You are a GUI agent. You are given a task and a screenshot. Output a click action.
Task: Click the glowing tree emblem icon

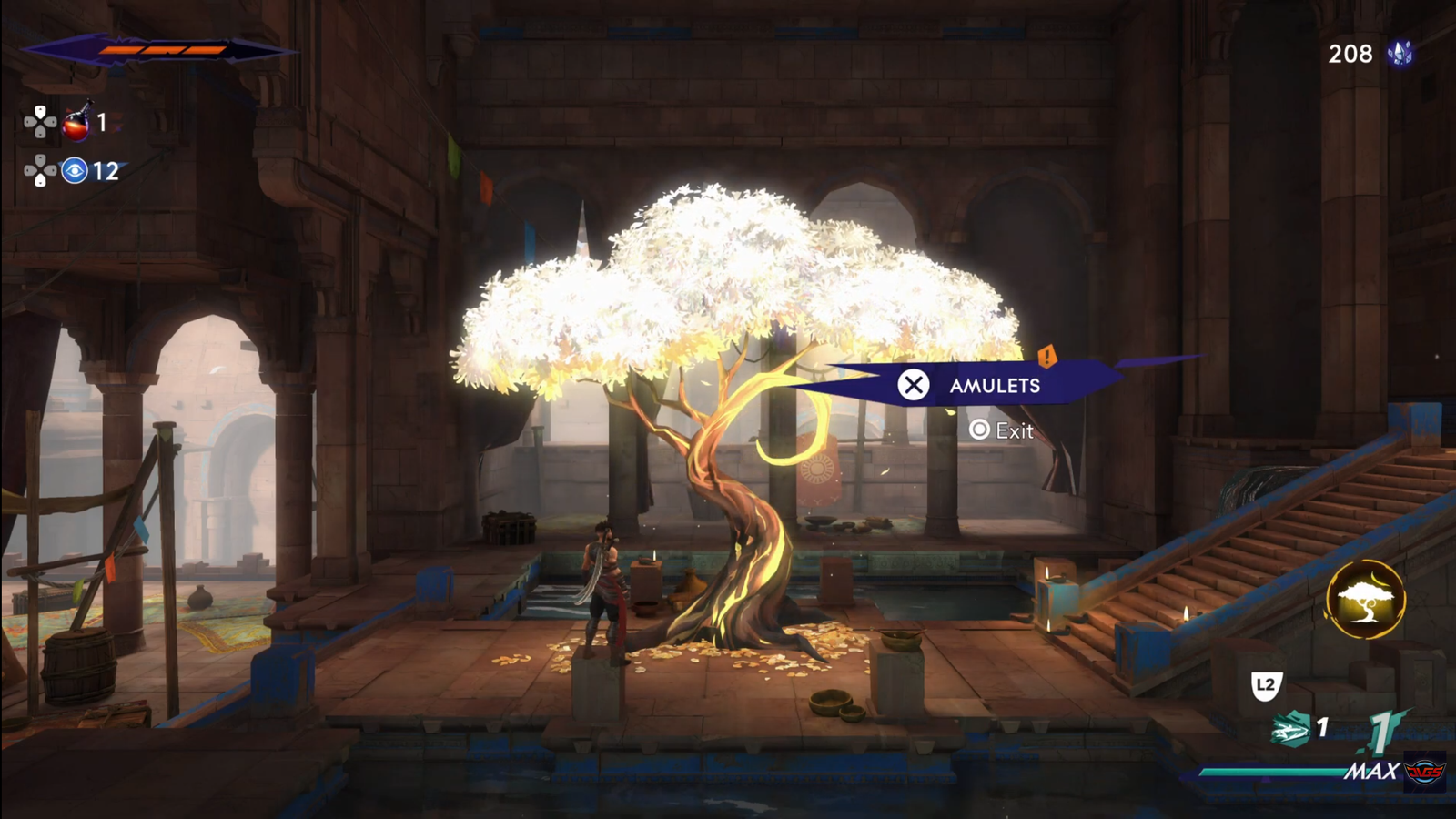click(1365, 600)
